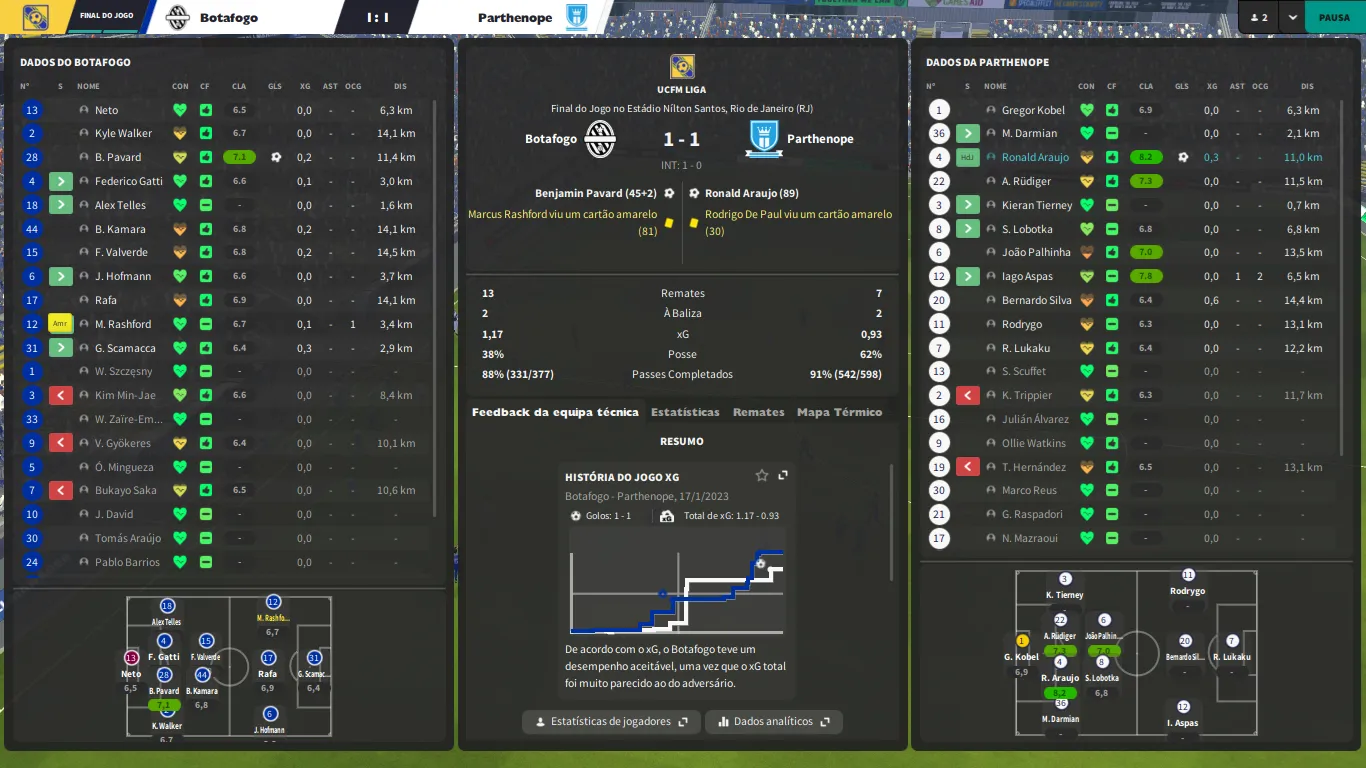Click the Botafogo team name in header

point(228,17)
